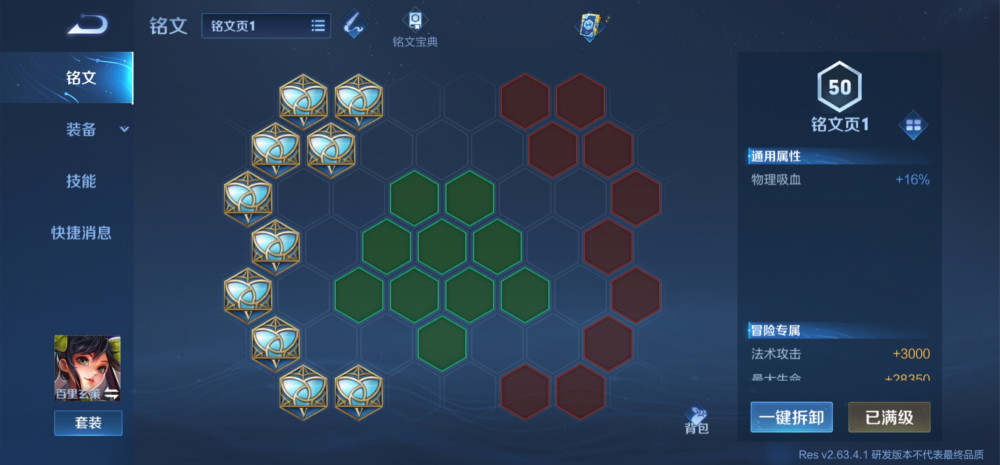1000x465 pixels.
Task: Click the 套装 button
Action: point(88,423)
